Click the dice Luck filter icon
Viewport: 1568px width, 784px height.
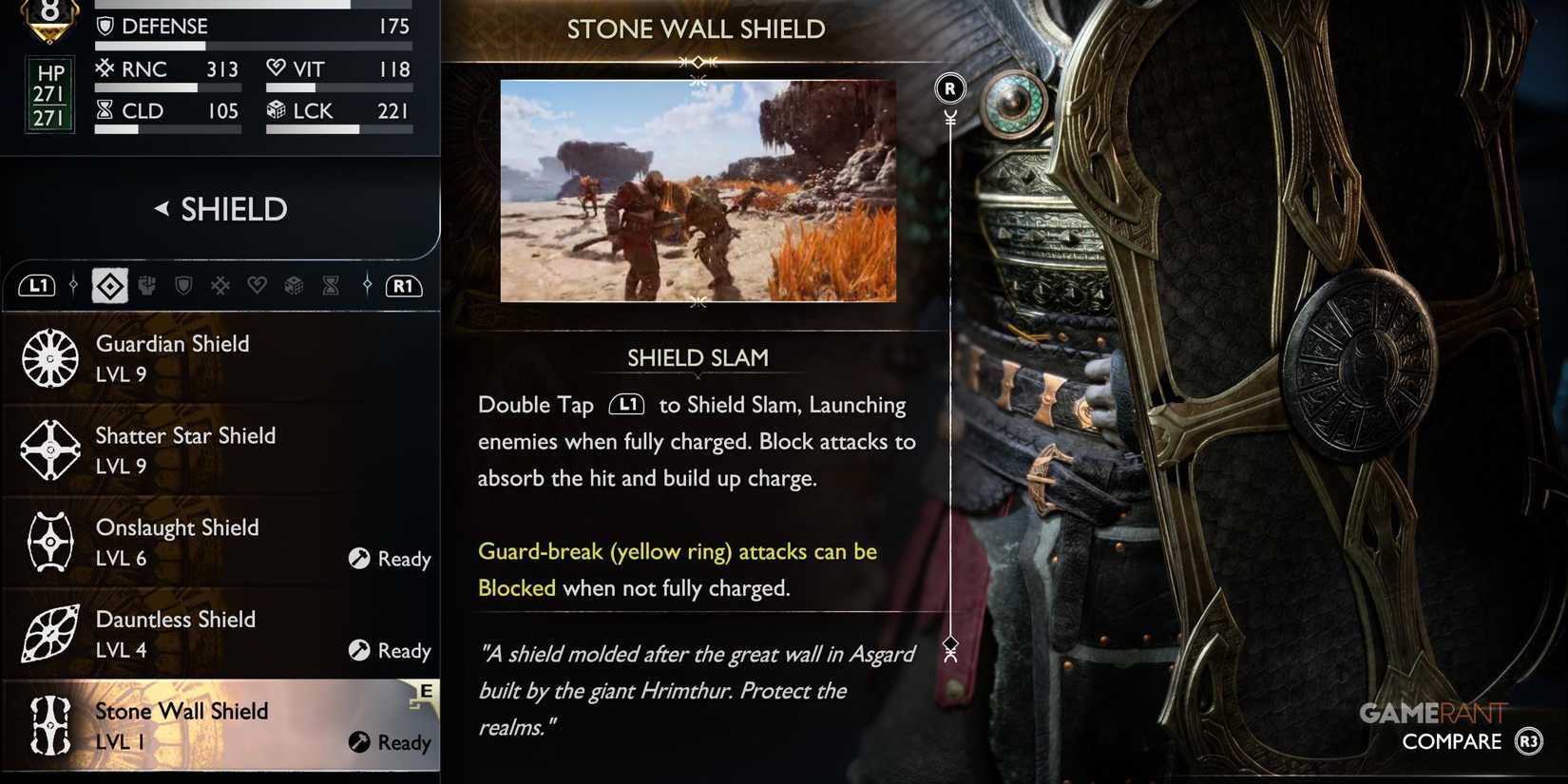tap(295, 285)
